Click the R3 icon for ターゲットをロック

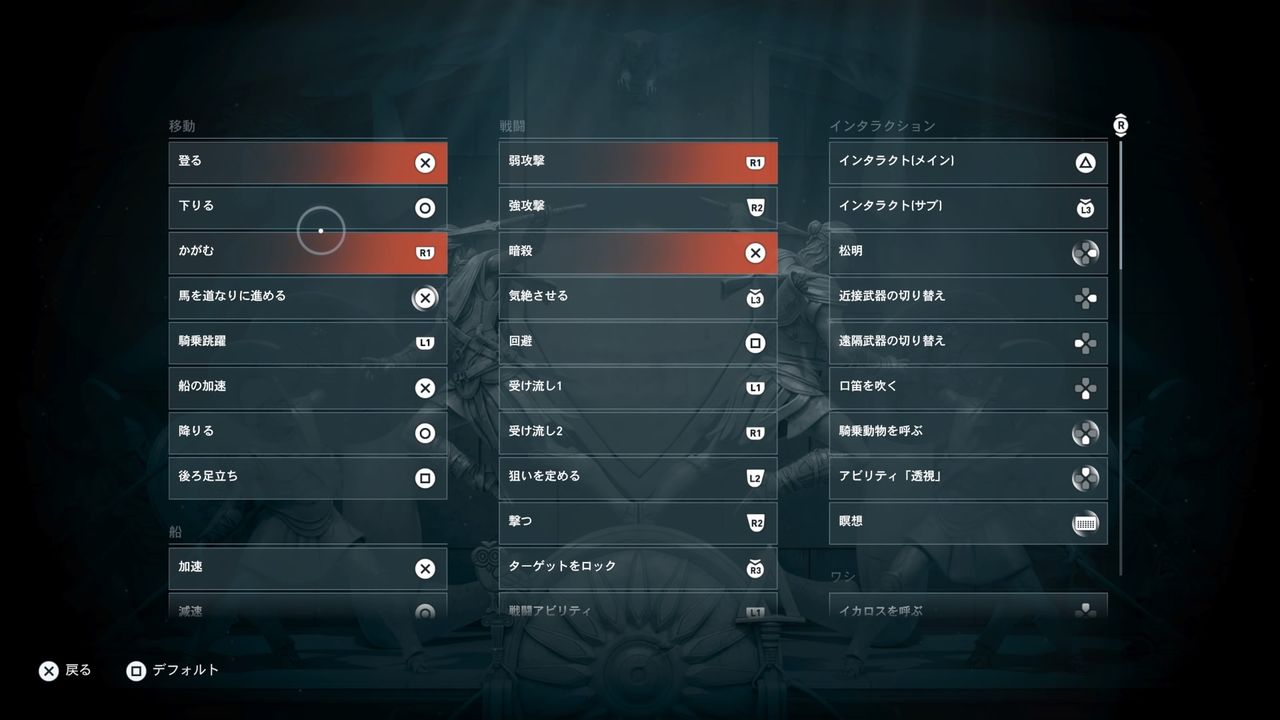(x=755, y=566)
